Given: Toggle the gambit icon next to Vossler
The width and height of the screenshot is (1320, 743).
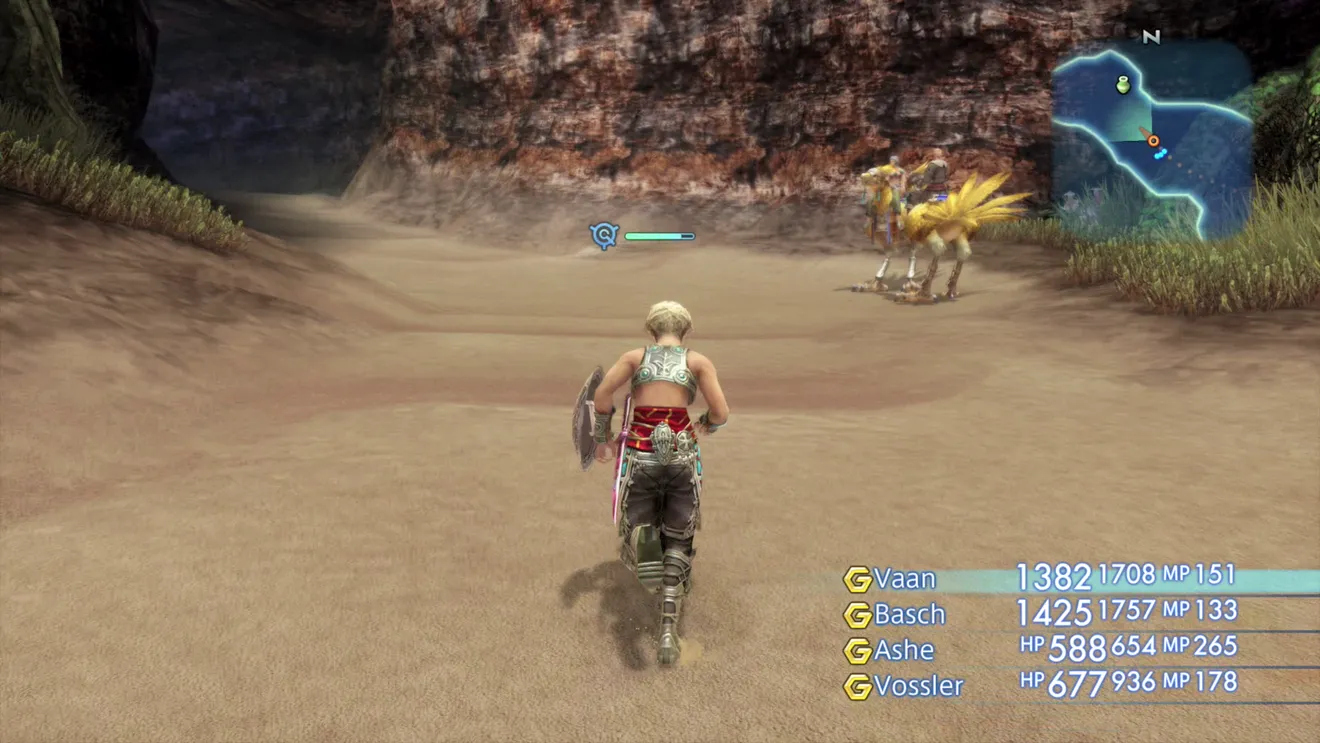Looking at the screenshot, I should 857,687.
